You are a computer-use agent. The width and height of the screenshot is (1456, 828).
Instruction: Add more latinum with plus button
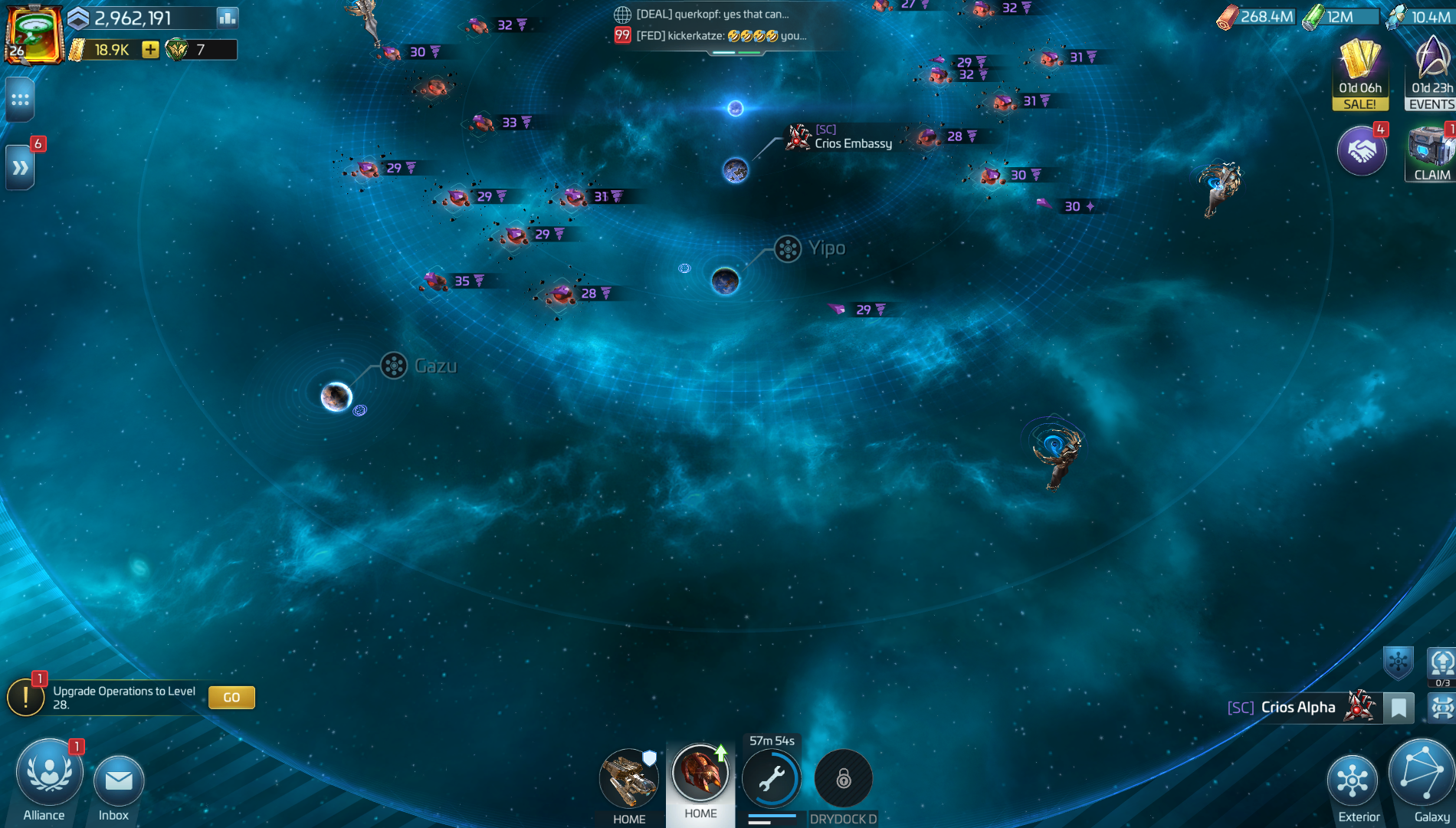[x=150, y=50]
